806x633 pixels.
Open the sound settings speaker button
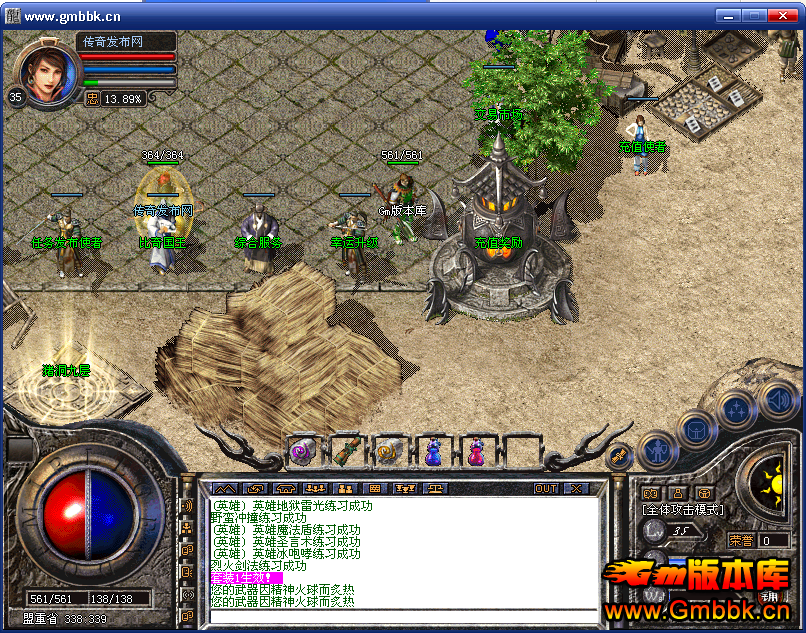(x=777, y=400)
